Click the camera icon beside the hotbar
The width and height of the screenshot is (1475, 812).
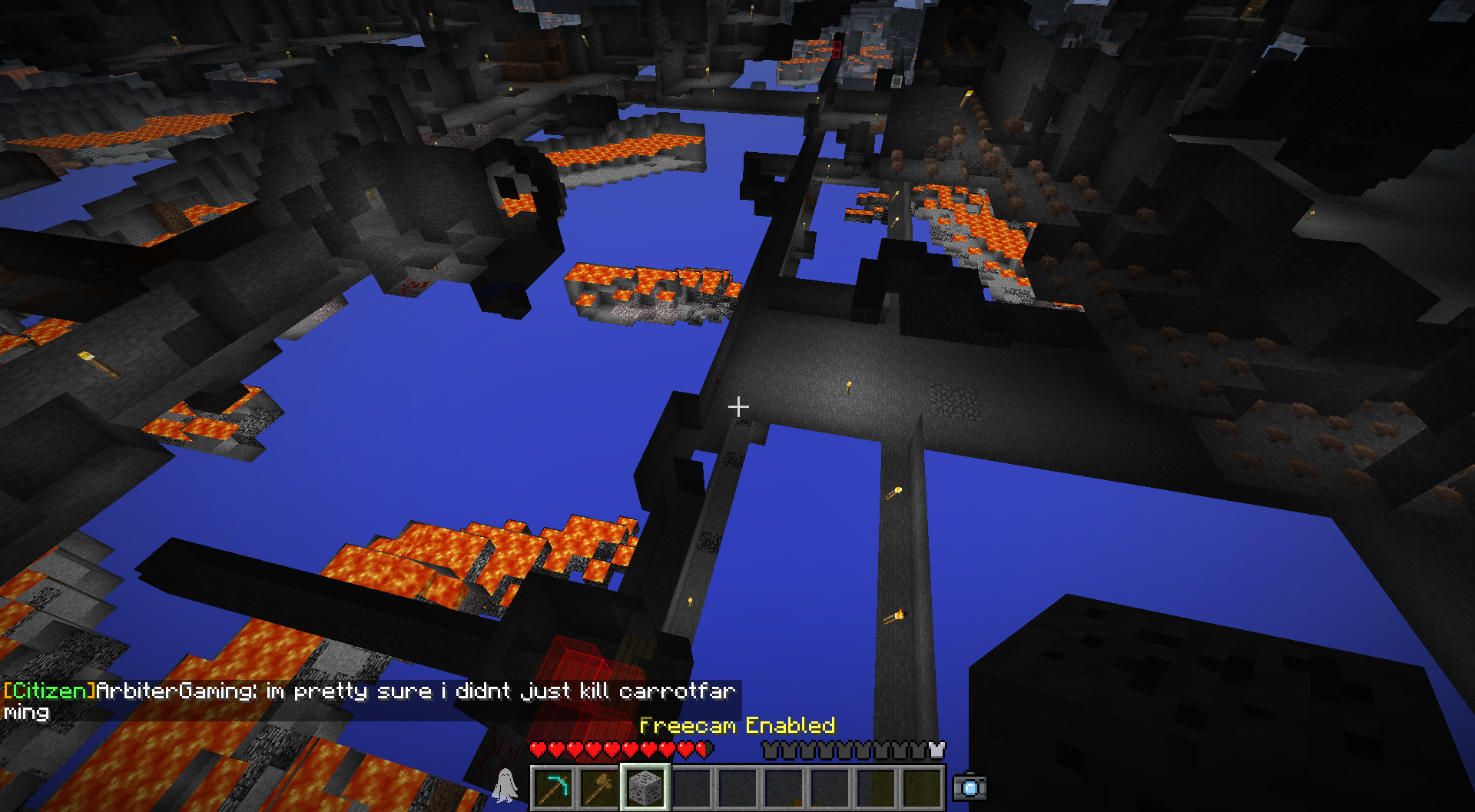pyautogui.click(x=970, y=787)
